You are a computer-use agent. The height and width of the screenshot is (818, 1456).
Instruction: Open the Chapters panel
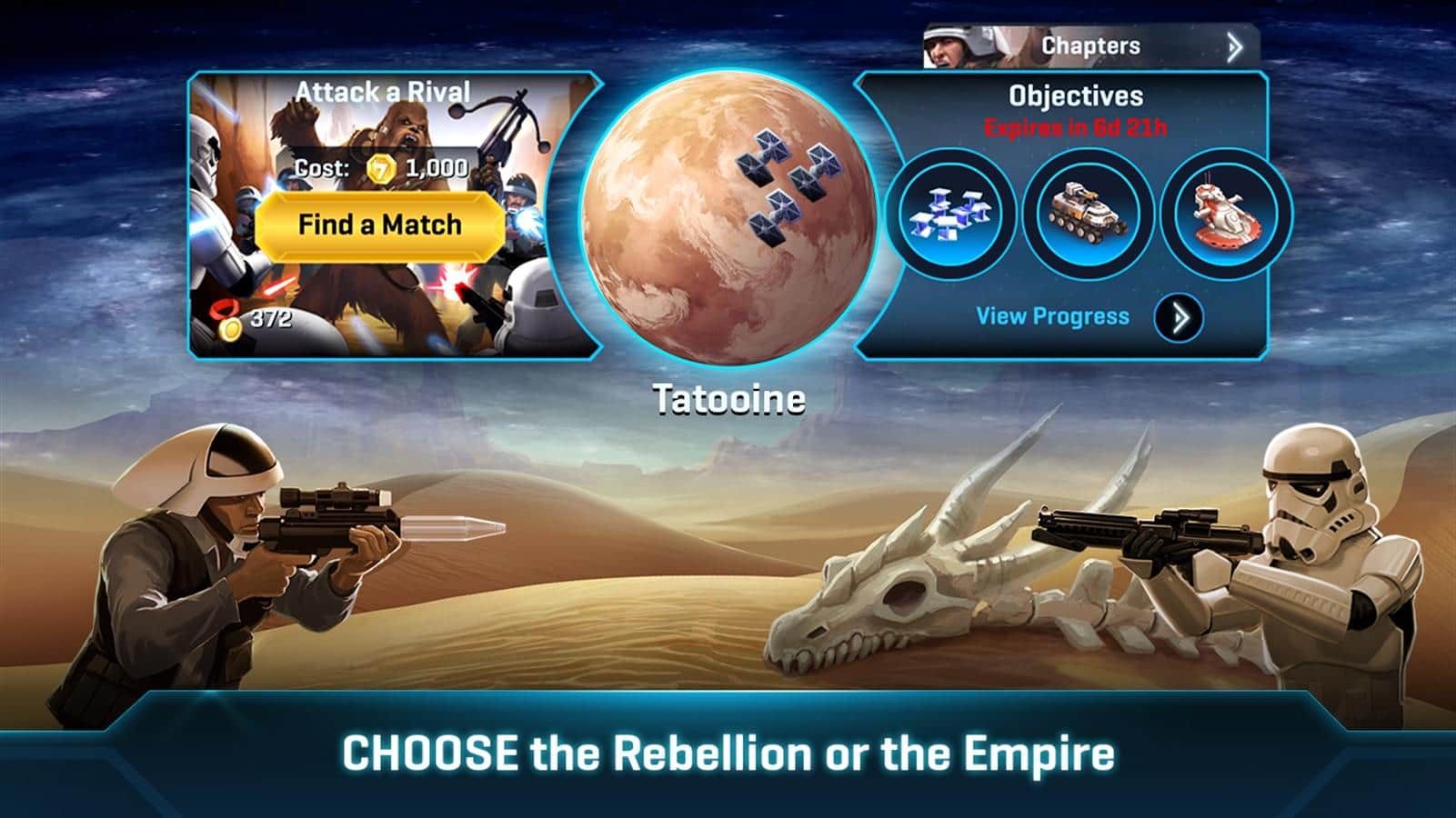(1091, 46)
